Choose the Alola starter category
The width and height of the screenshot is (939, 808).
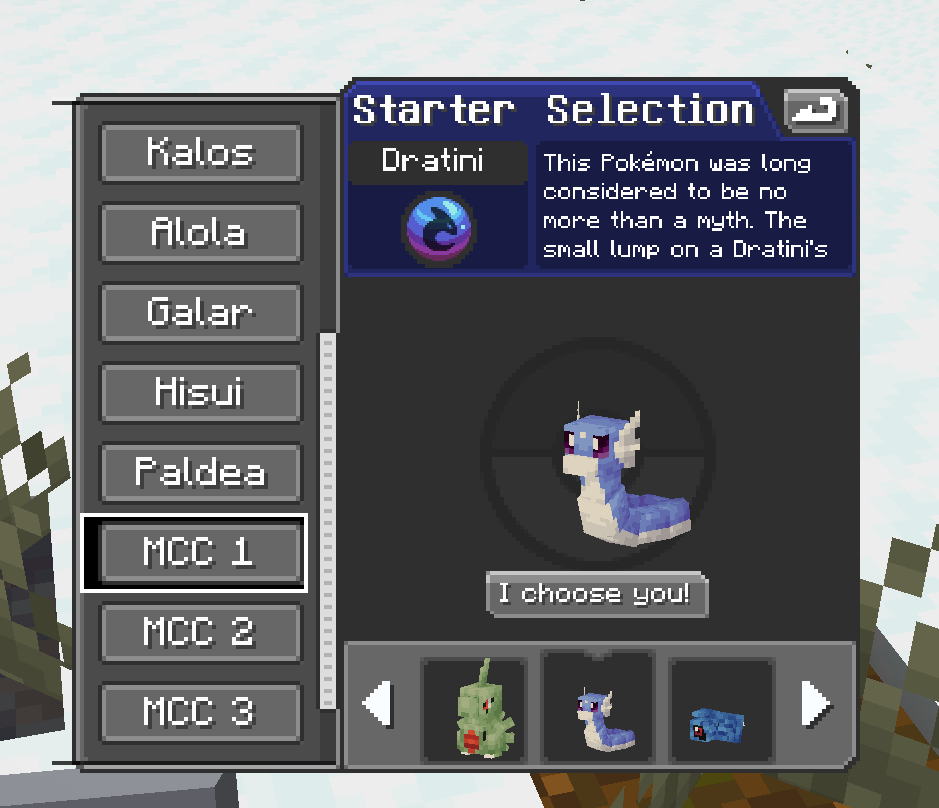[201, 233]
